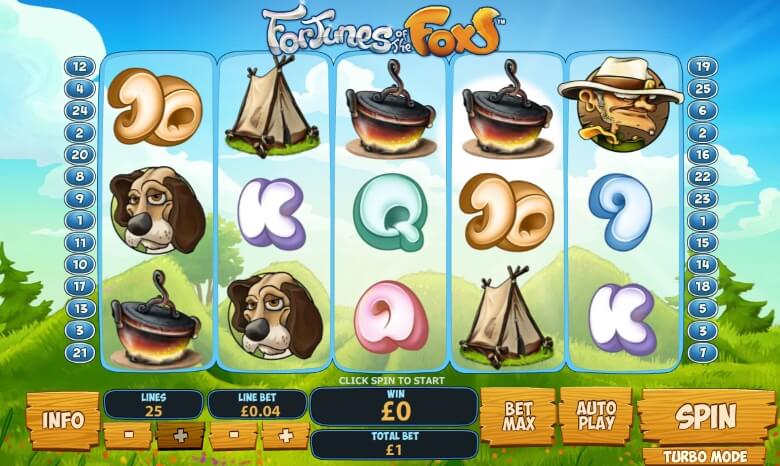This screenshot has height=466, width=780.
Task: Spin the reels with the SPIN button
Action: tap(706, 415)
